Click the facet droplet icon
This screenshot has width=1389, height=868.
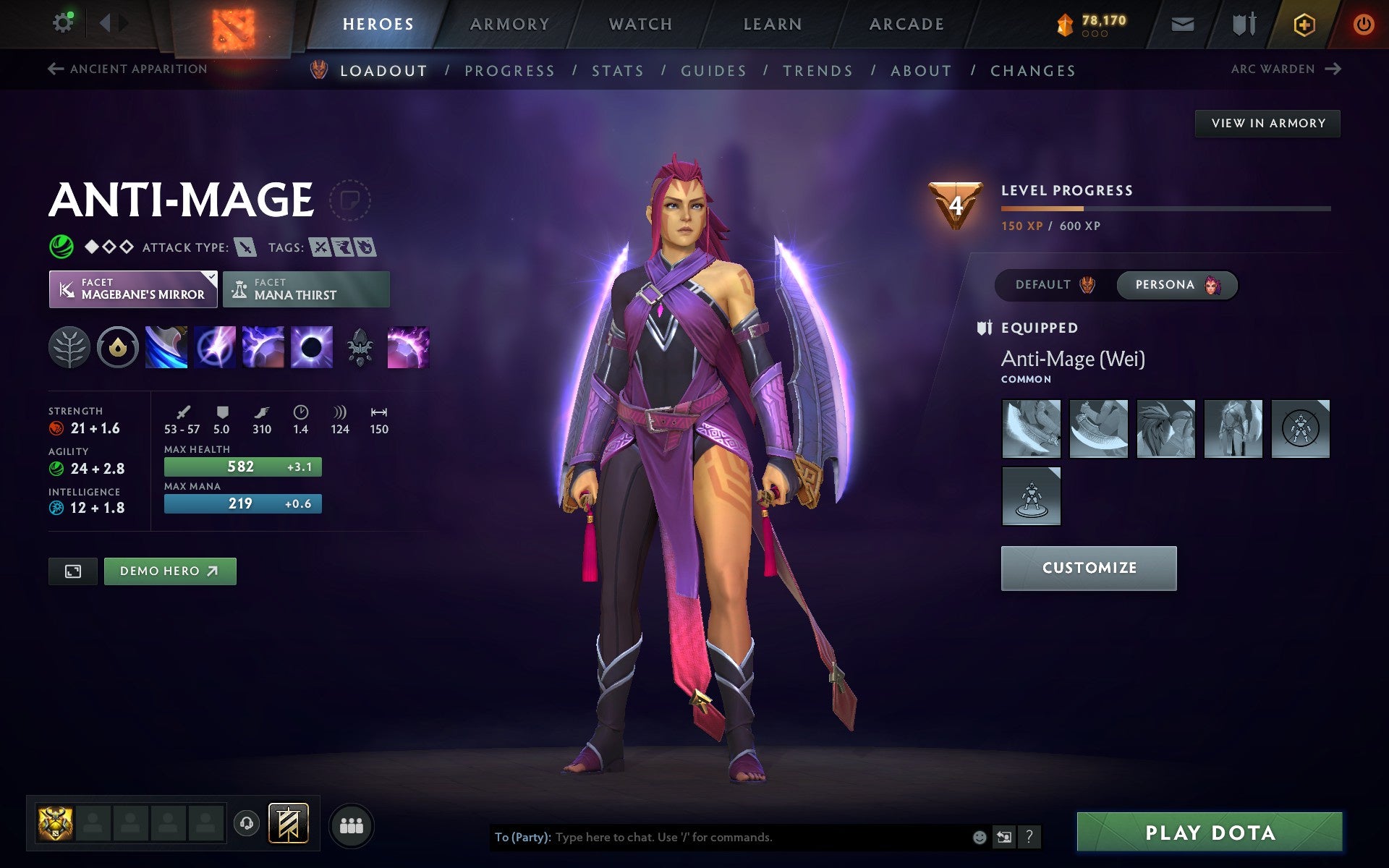pyautogui.click(x=118, y=347)
